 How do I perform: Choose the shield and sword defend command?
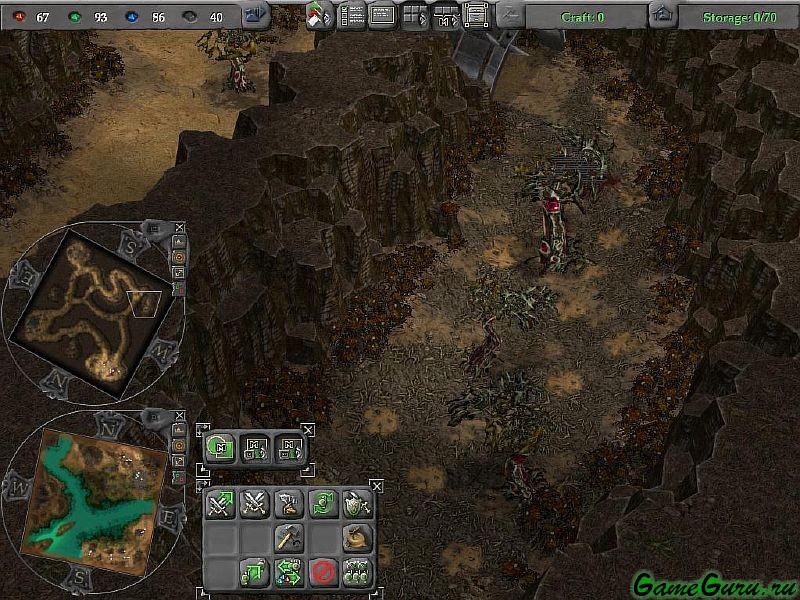click(x=356, y=504)
